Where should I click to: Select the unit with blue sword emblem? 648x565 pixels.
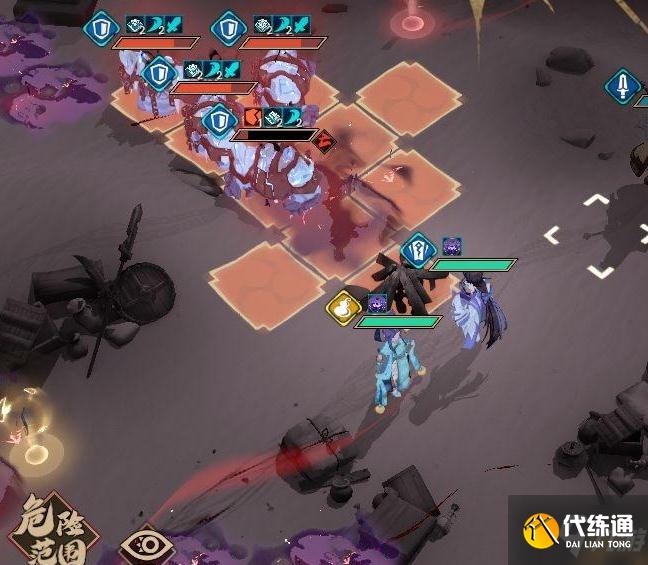pos(622,87)
